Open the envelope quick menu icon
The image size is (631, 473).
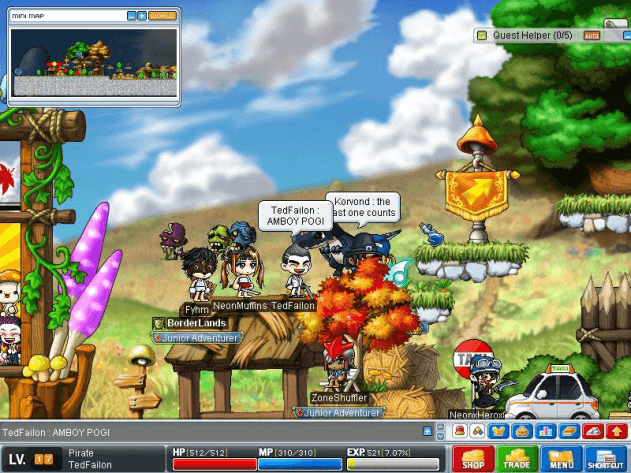click(521, 431)
